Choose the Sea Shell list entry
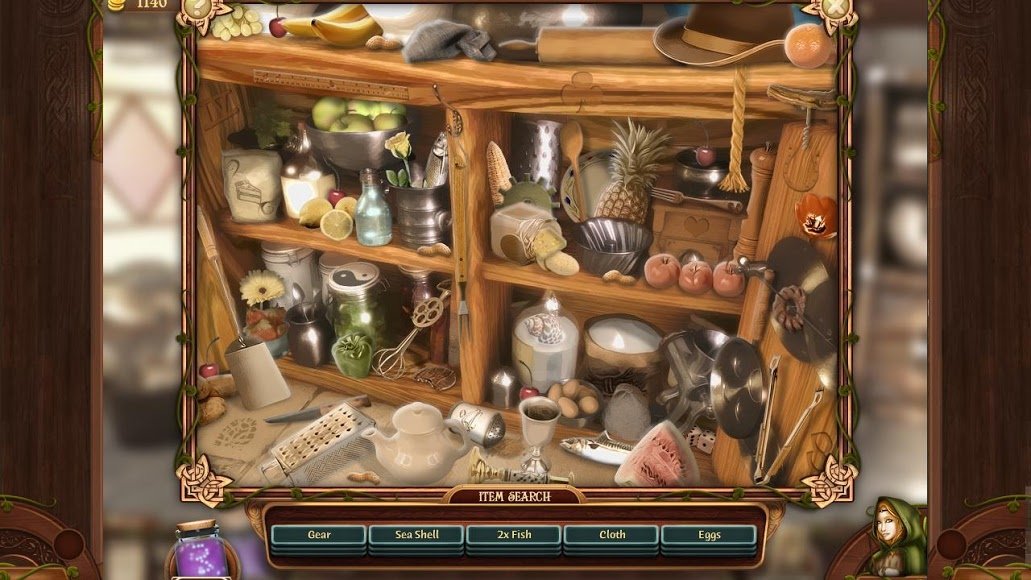This screenshot has width=1031, height=580. pos(416,535)
